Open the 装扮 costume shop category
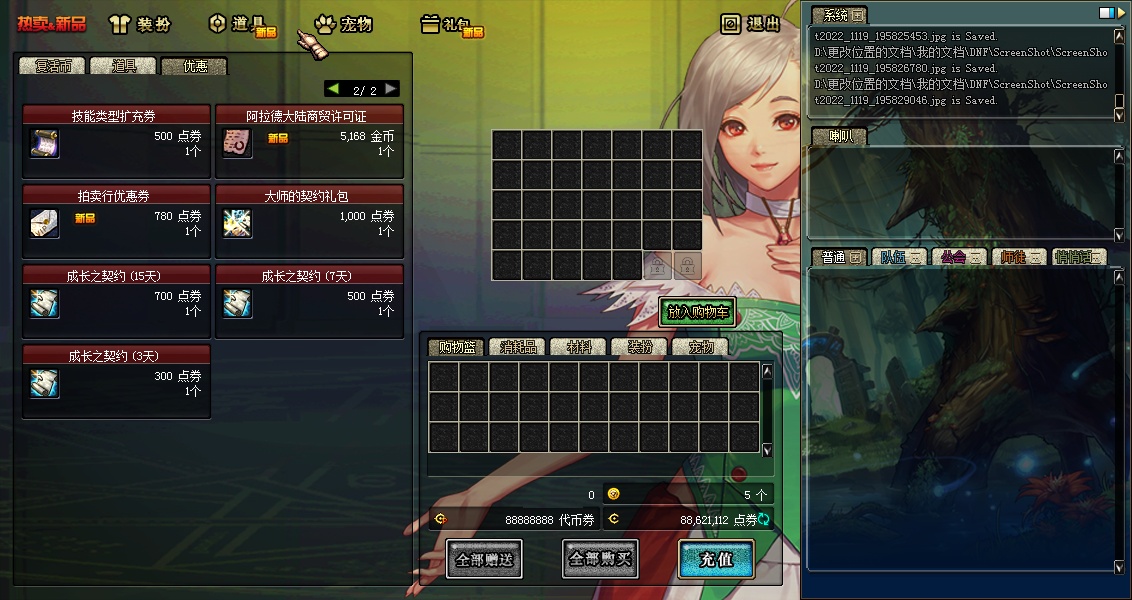 tap(140, 24)
